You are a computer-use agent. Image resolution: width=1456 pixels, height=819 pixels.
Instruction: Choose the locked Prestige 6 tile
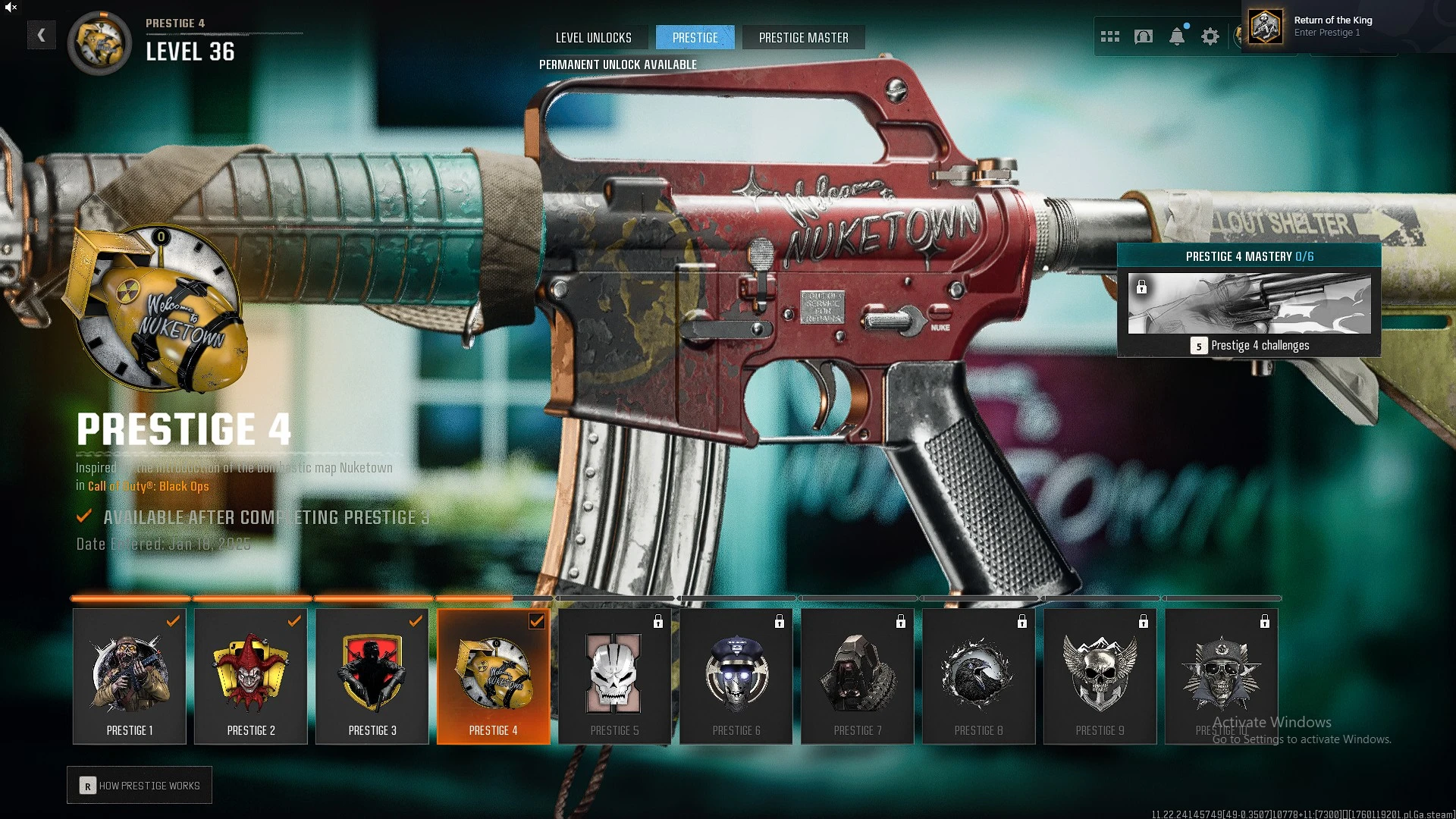[736, 676]
